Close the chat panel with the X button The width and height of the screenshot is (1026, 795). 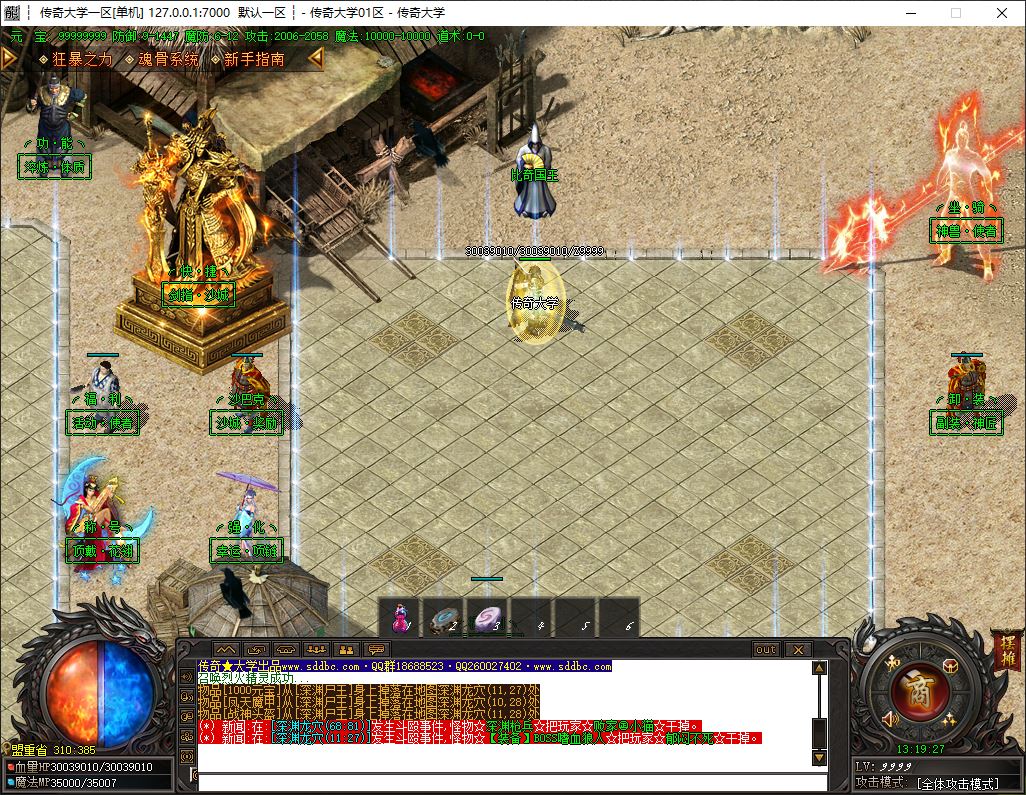tap(797, 649)
